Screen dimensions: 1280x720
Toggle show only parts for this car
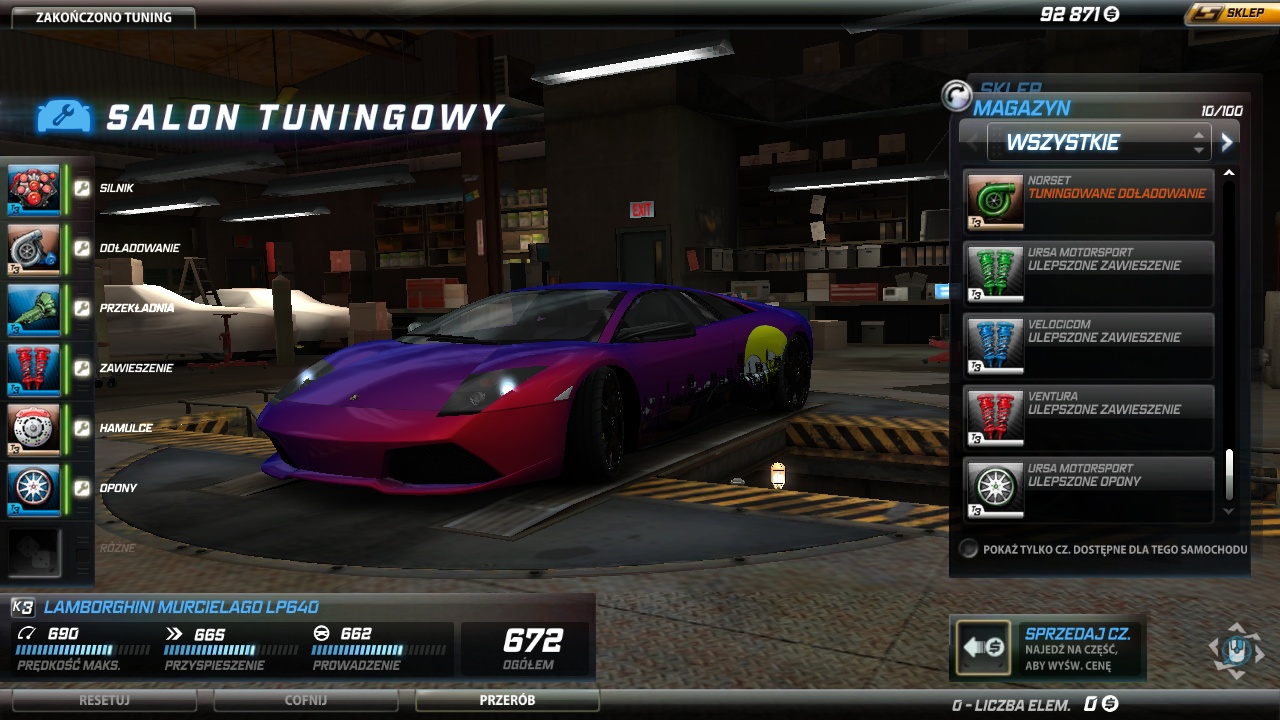(968, 549)
